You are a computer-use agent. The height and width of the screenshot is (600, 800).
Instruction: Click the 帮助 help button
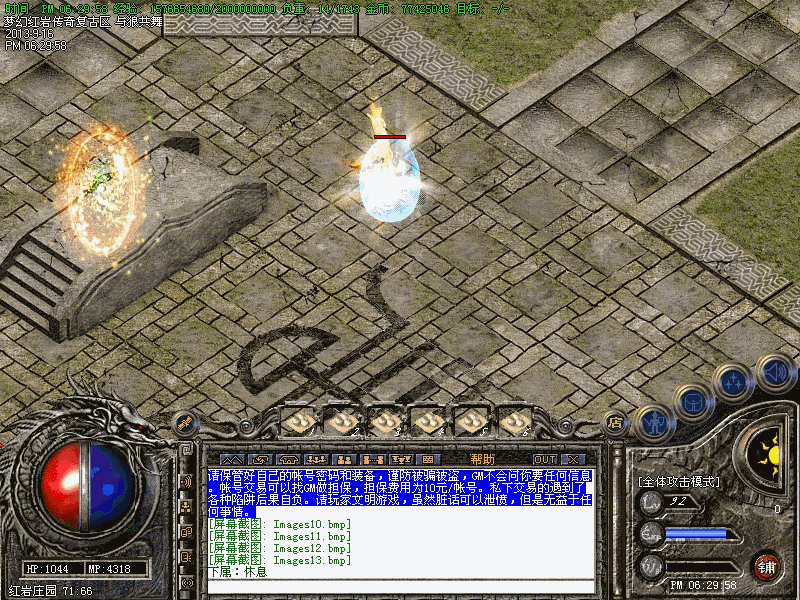point(482,459)
